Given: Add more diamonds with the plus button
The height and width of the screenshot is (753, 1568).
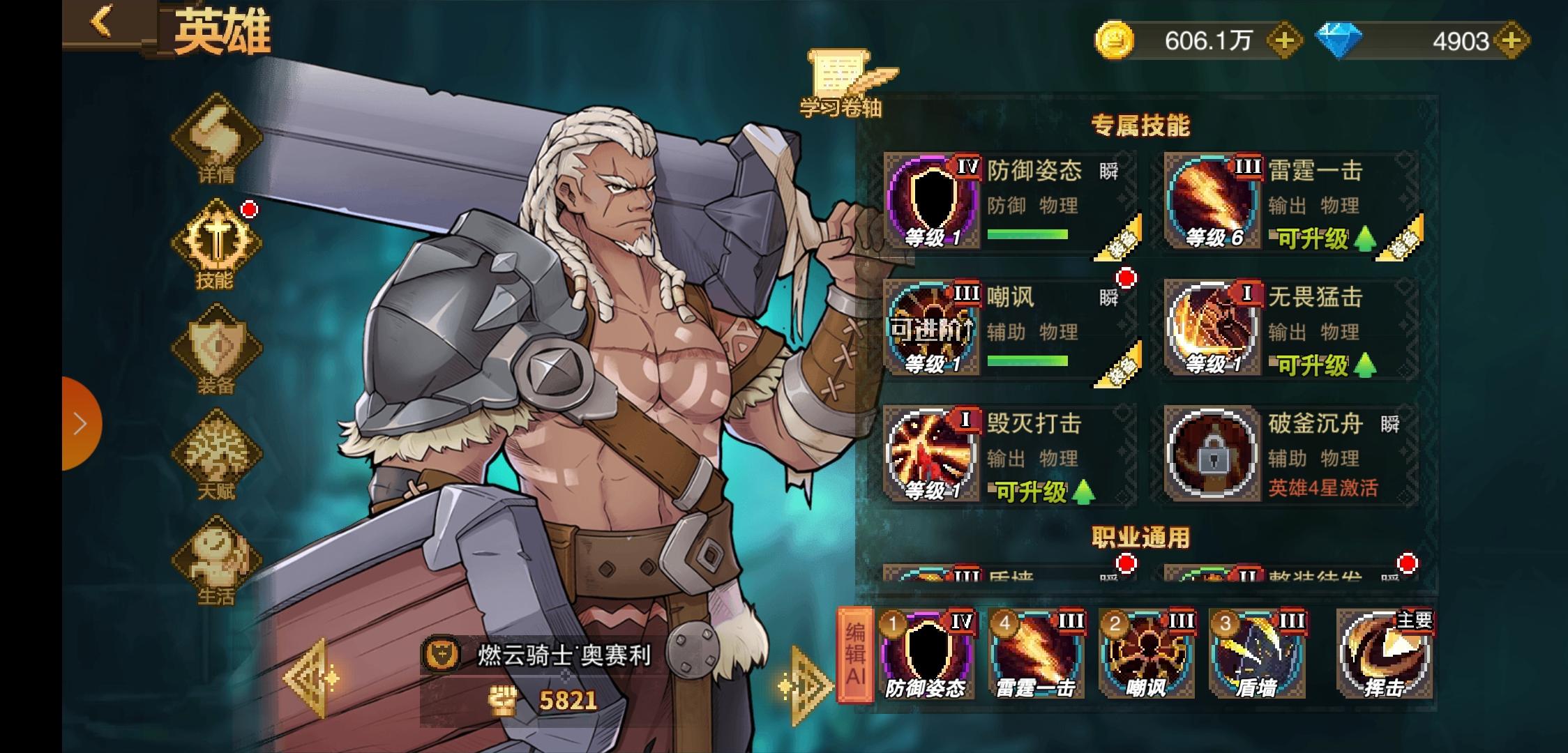Looking at the screenshot, I should (1510, 41).
